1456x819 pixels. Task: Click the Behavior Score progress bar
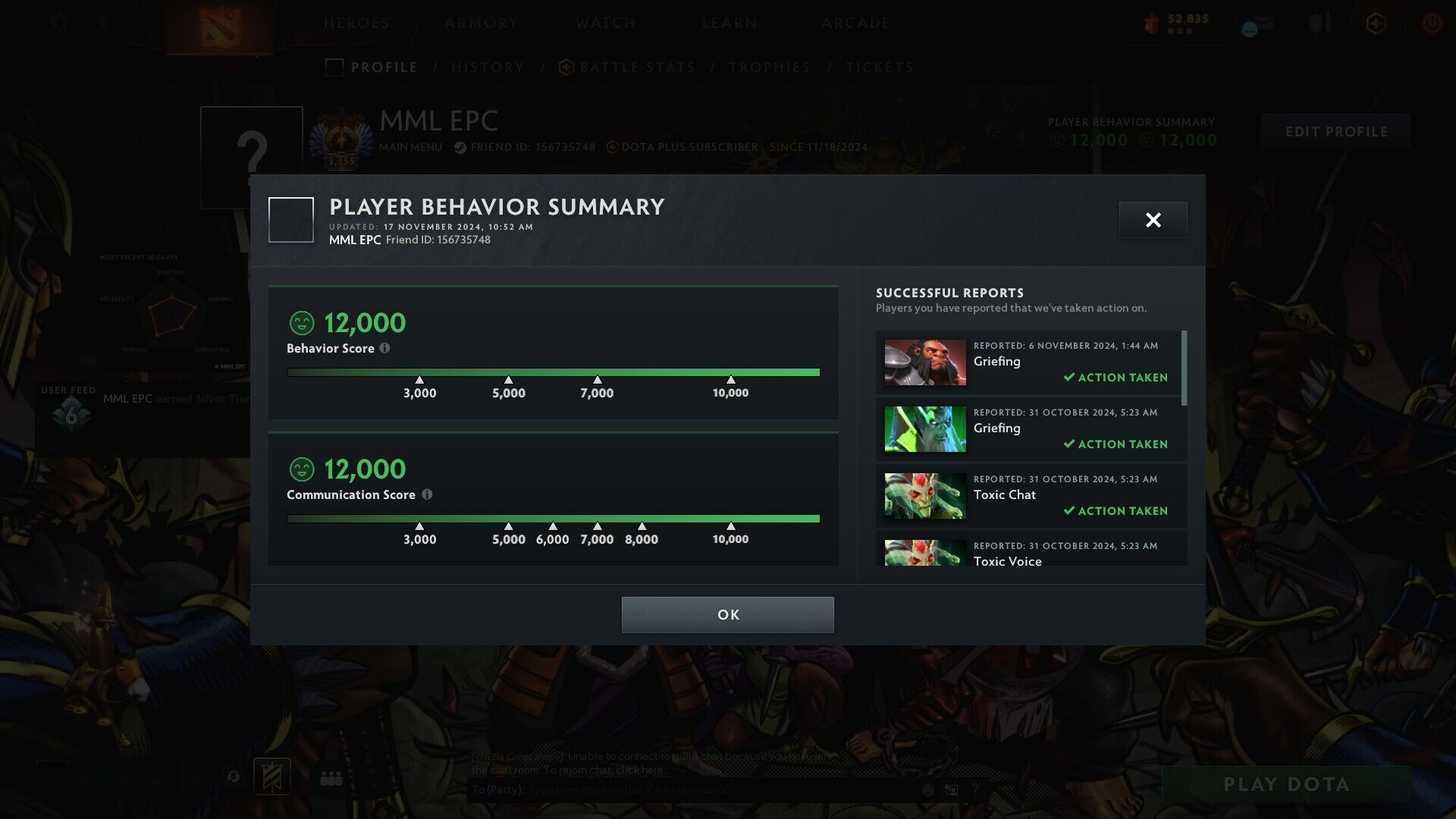coord(553,372)
